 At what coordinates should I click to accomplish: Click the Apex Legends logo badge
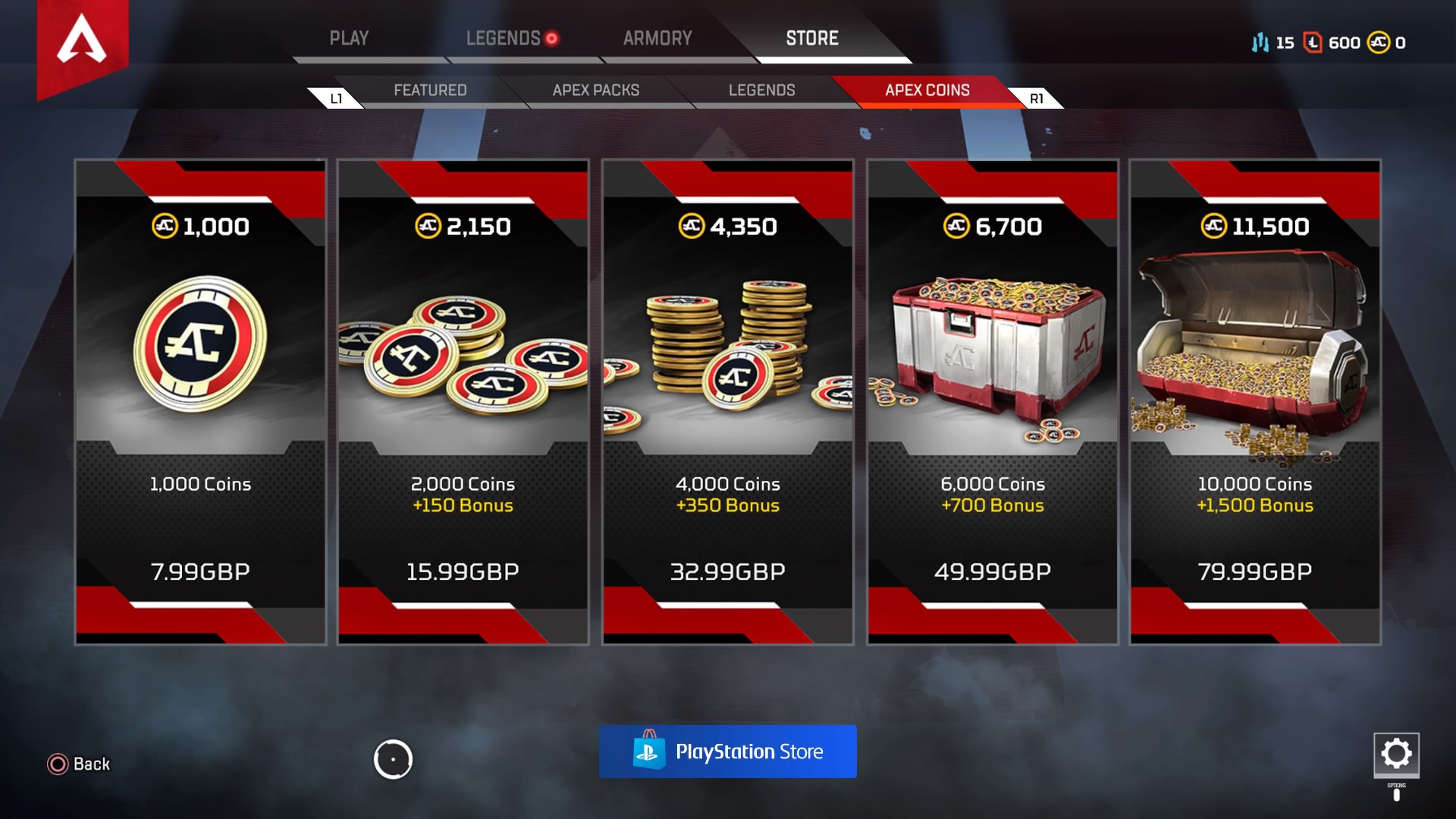tap(82, 42)
